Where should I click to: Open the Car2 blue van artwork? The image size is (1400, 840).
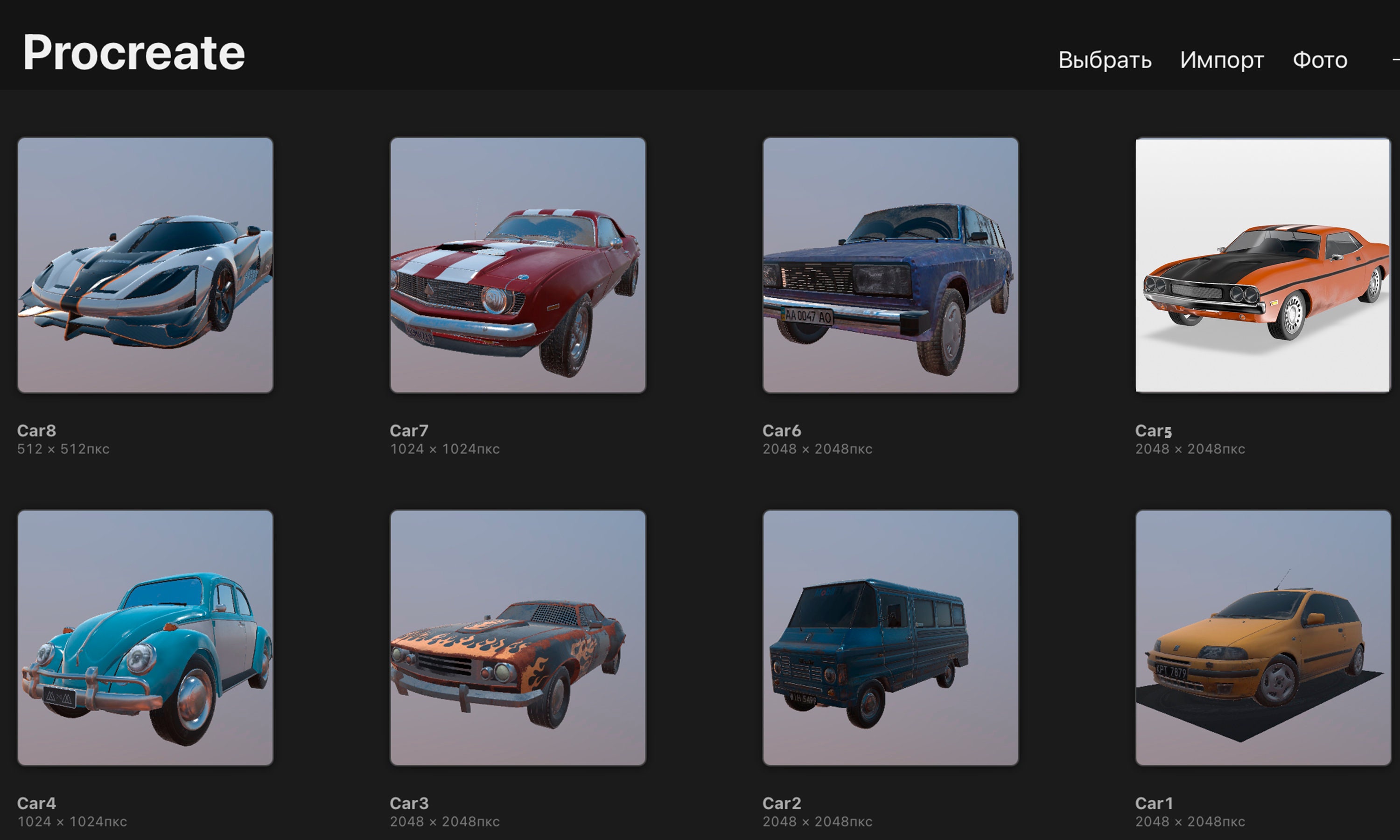point(891,638)
